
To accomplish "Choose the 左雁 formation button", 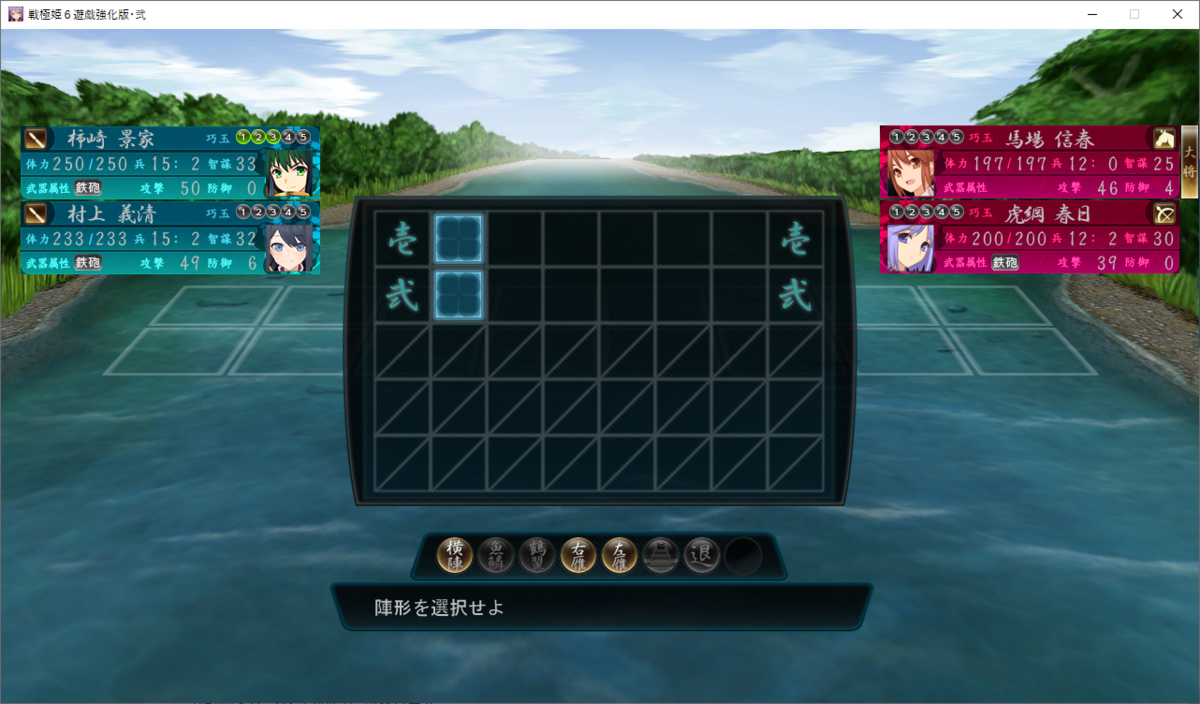I will (x=620, y=555).
